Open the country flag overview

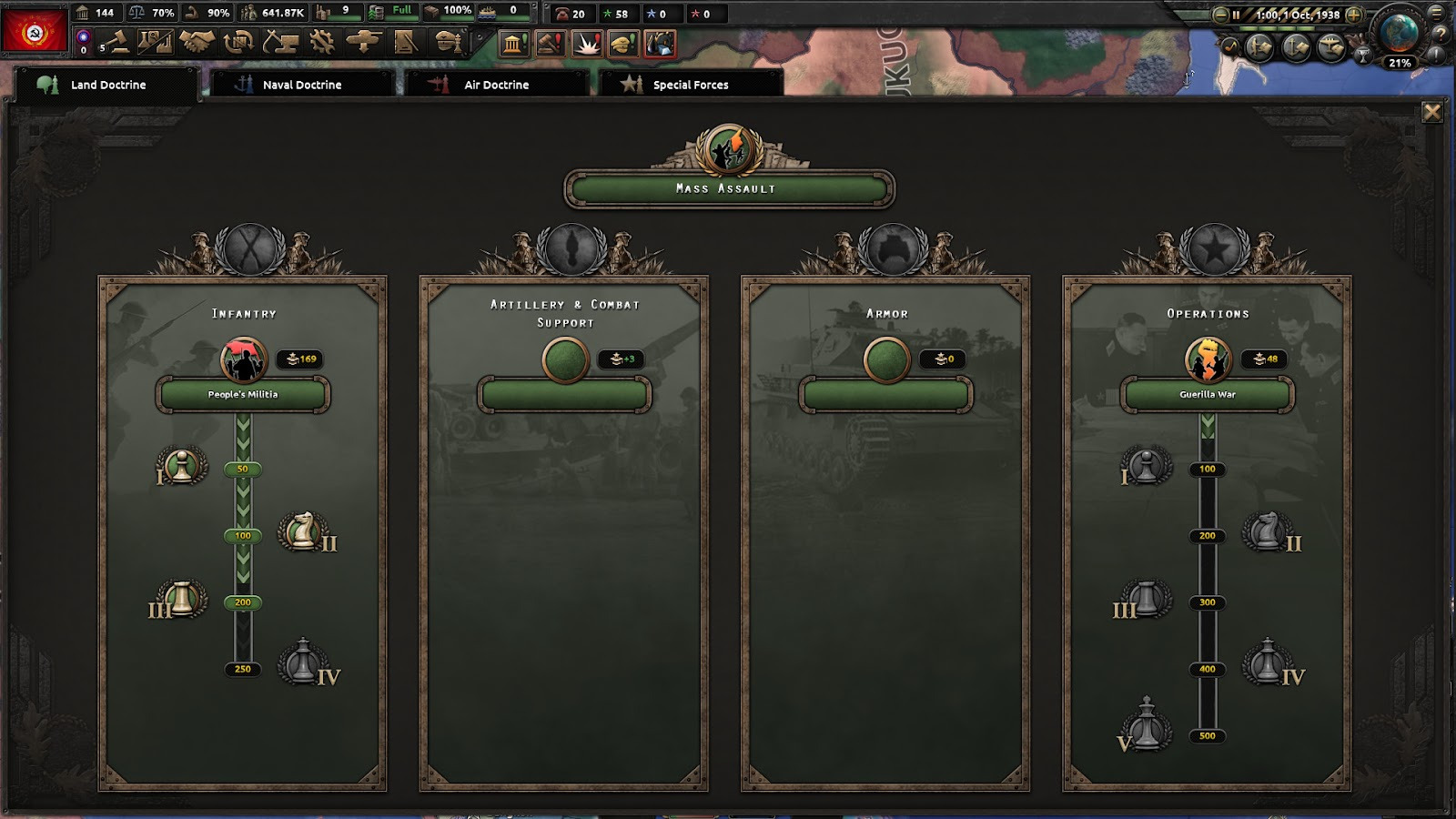coord(35,32)
